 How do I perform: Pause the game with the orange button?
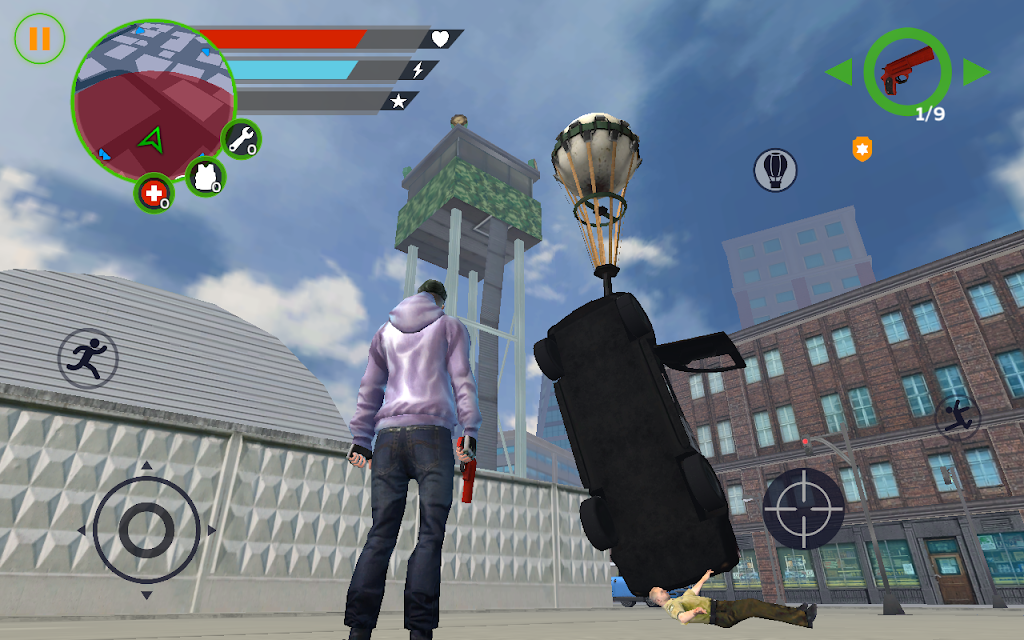(39, 39)
